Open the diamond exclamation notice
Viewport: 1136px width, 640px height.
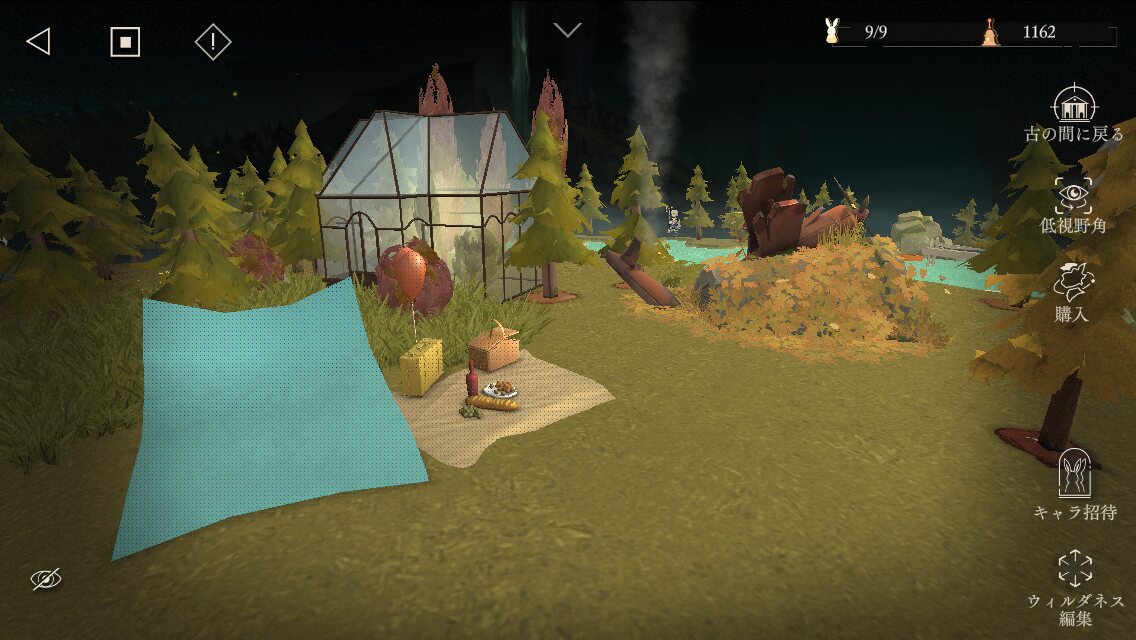213,41
